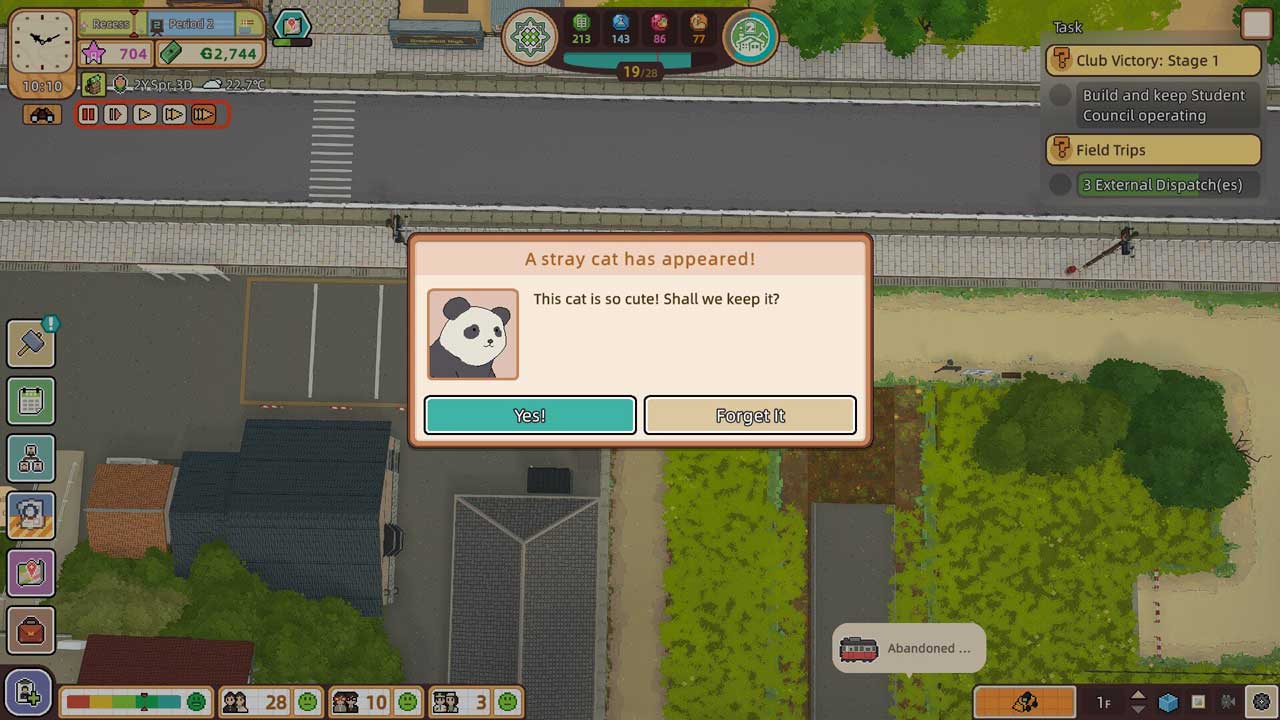The width and height of the screenshot is (1280, 720).
Task: Open the hammer build menu
Action: (x=31, y=343)
